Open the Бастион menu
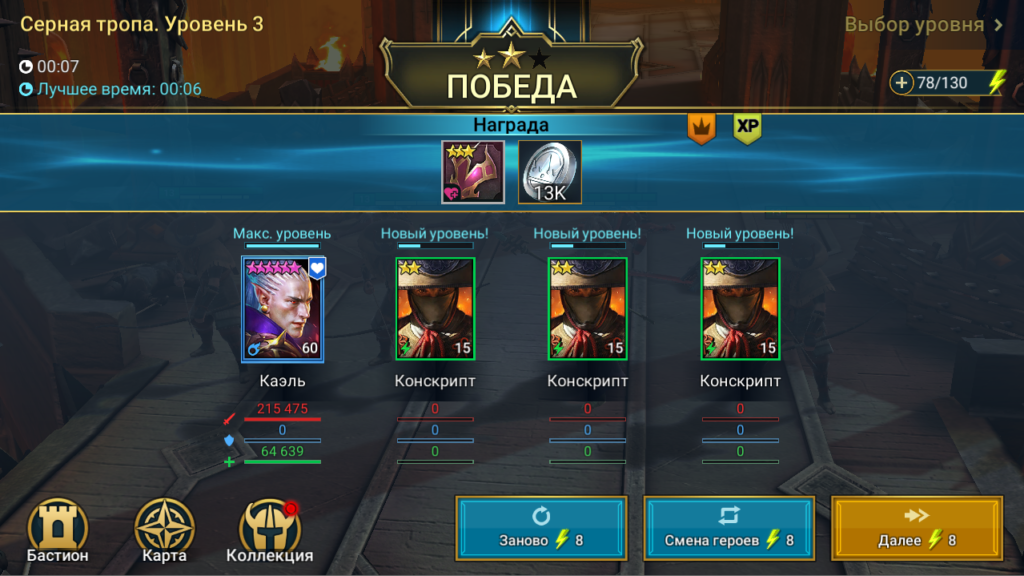The width and height of the screenshot is (1024, 576). pyautogui.click(x=58, y=531)
